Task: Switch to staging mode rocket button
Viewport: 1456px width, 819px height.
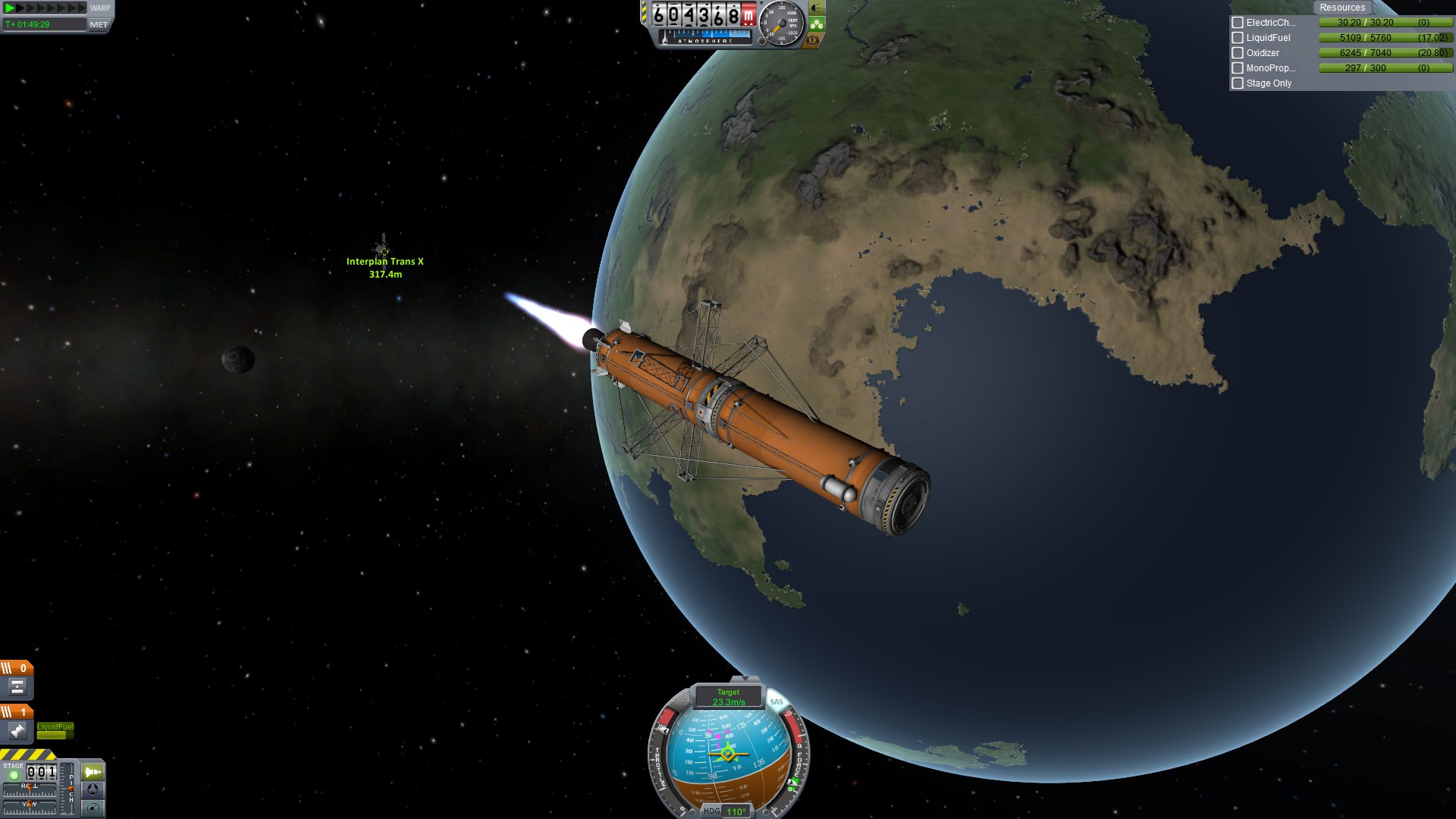Action: click(93, 772)
